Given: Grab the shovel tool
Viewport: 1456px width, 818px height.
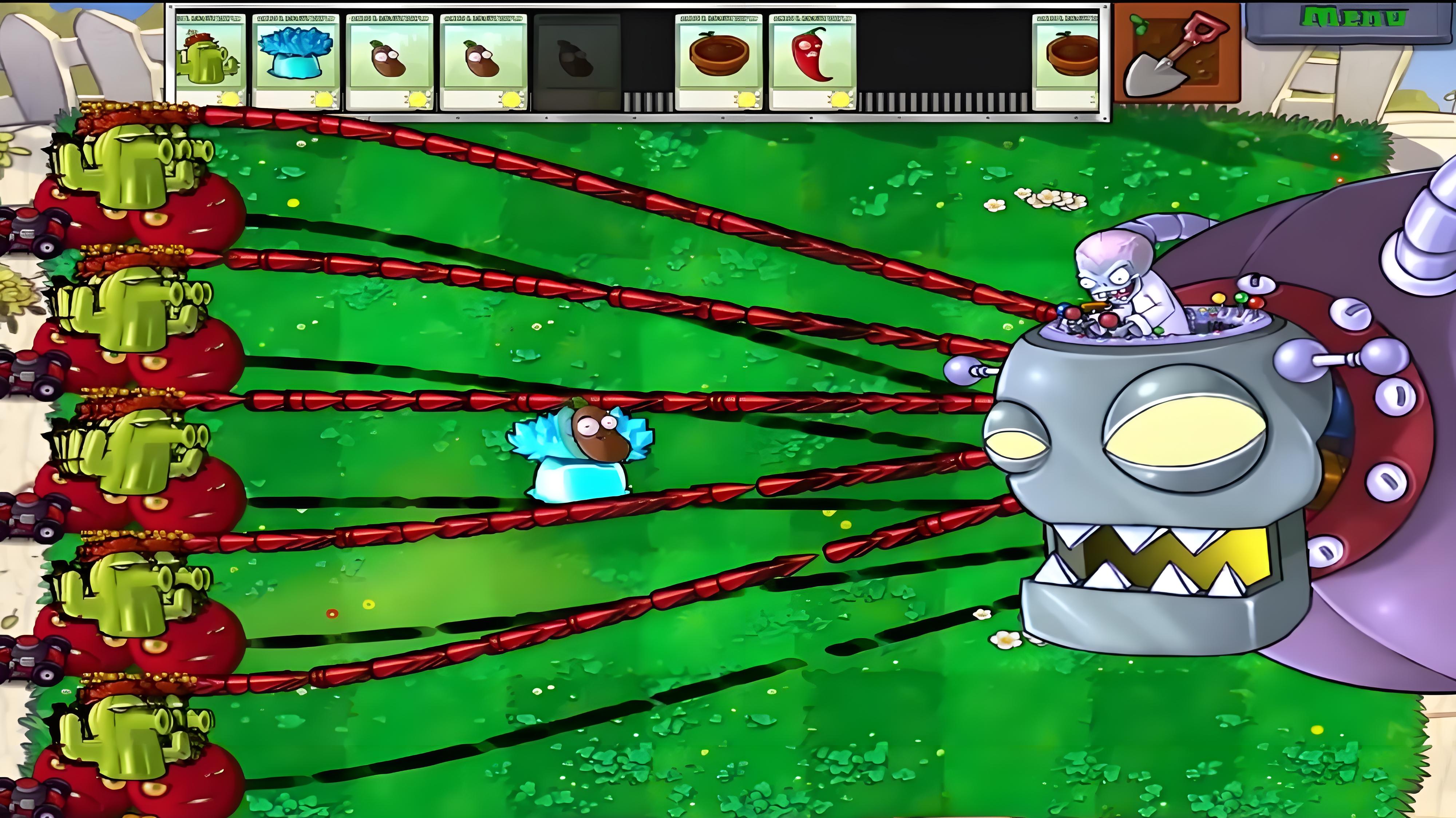Looking at the screenshot, I should (x=1177, y=53).
